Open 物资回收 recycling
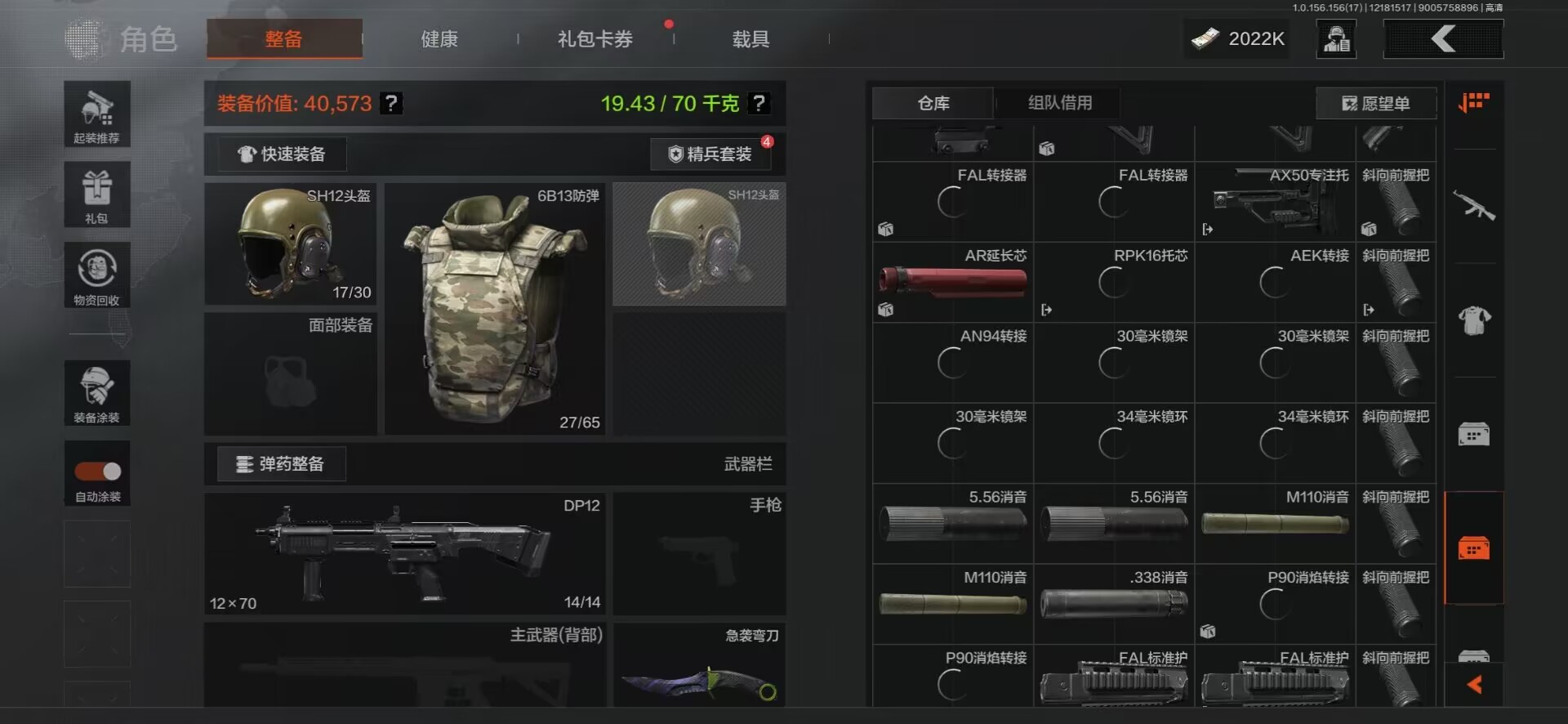The image size is (1568, 724). point(97,275)
